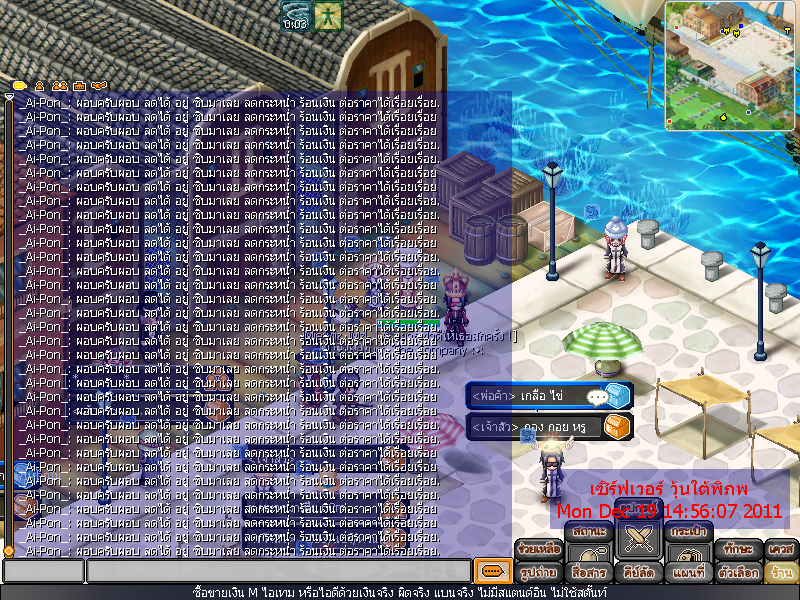Switch to the two-person party chat tab
The width and height of the screenshot is (800, 600).
coord(59,86)
